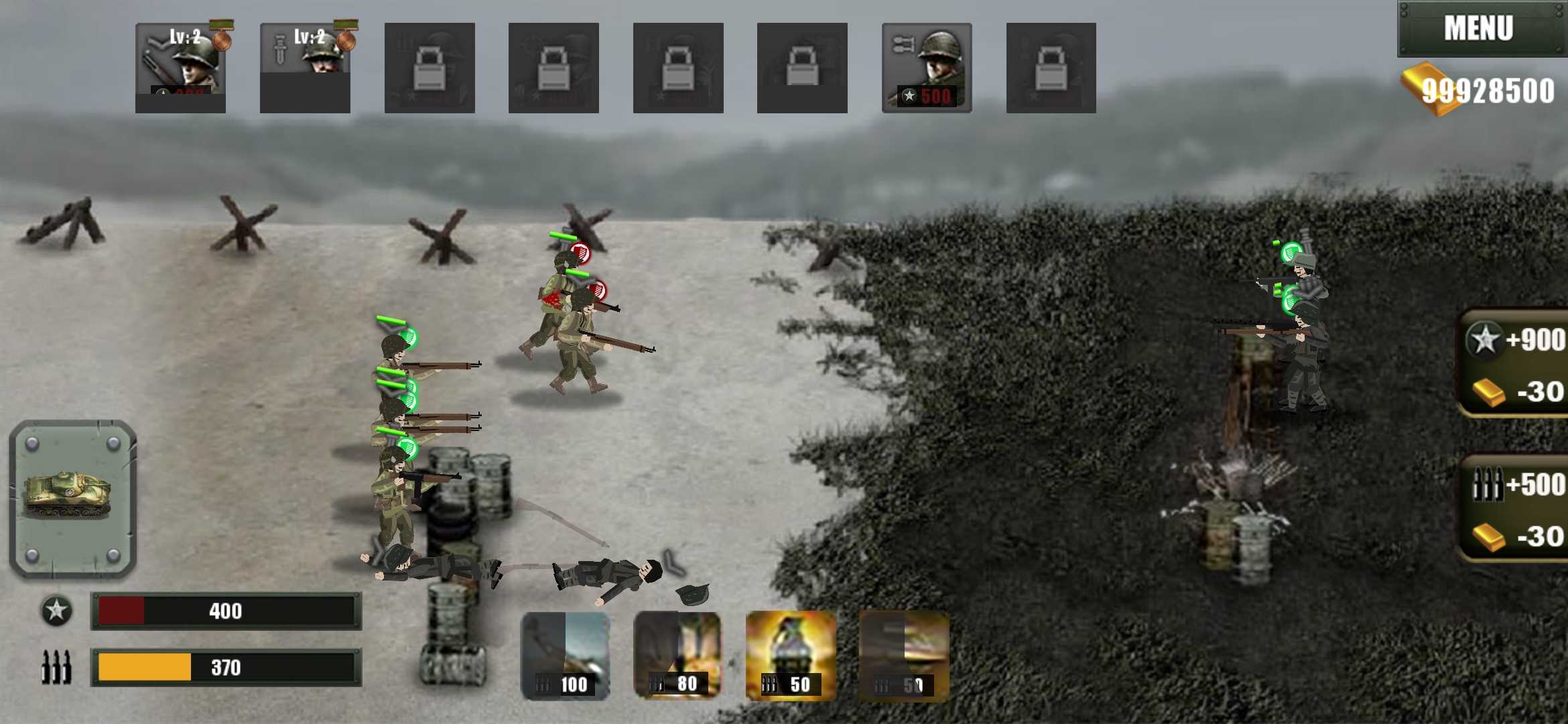
Task: Open the MENU panel
Action: (1478, 28)
